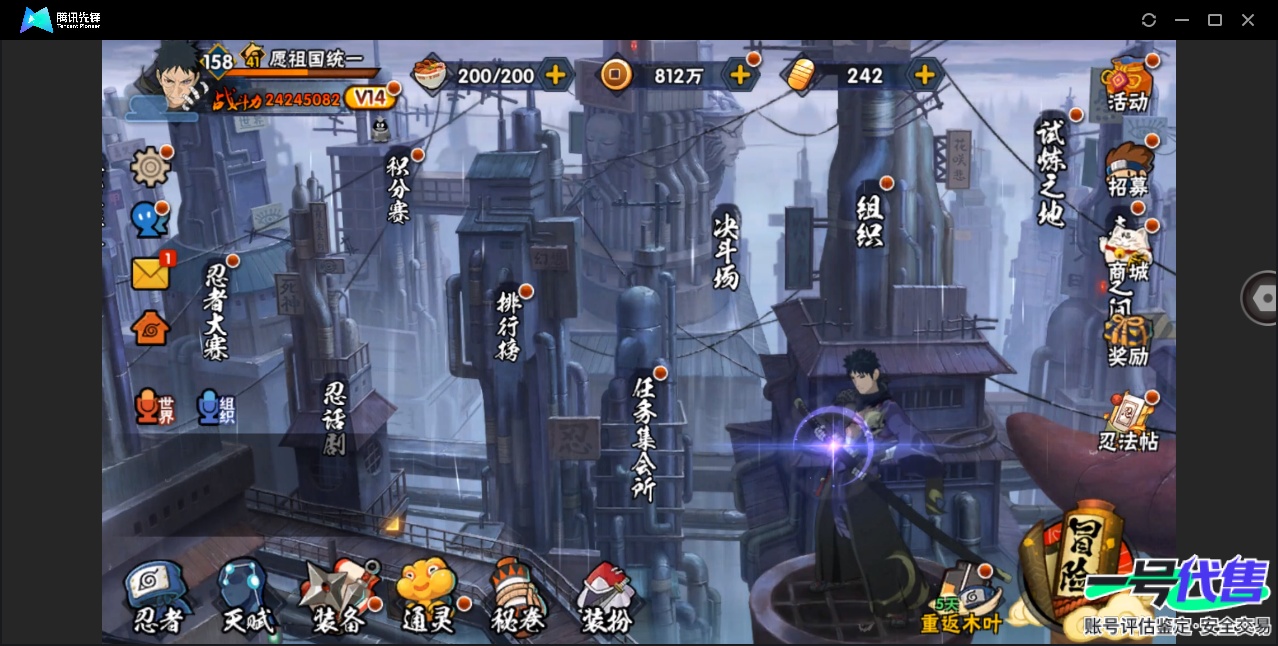1278x646 pixels.
Task: Open the 活动 events panel
Action: (1128, 84)
